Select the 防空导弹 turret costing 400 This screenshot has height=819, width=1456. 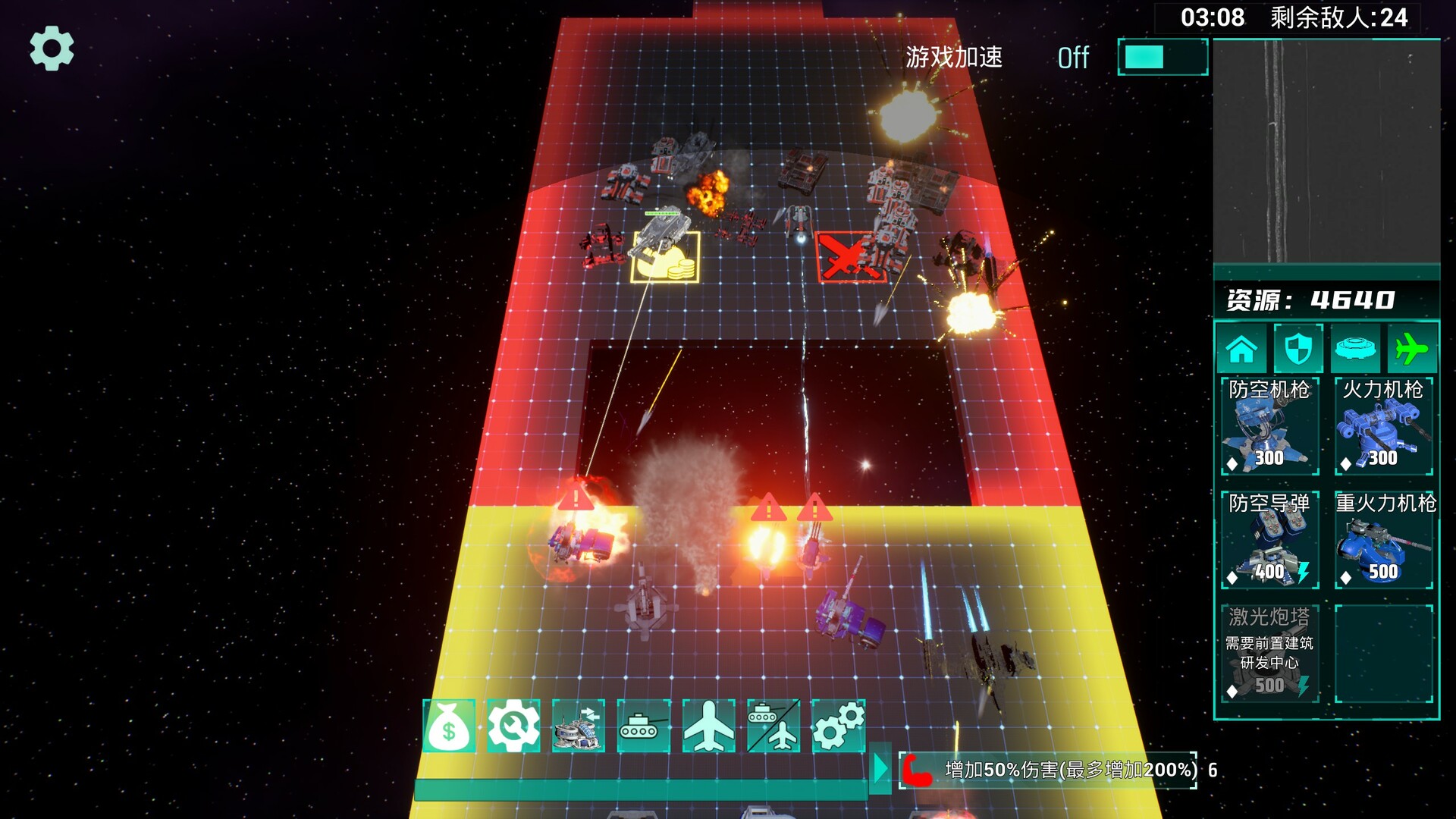(x=1269, y=540)
